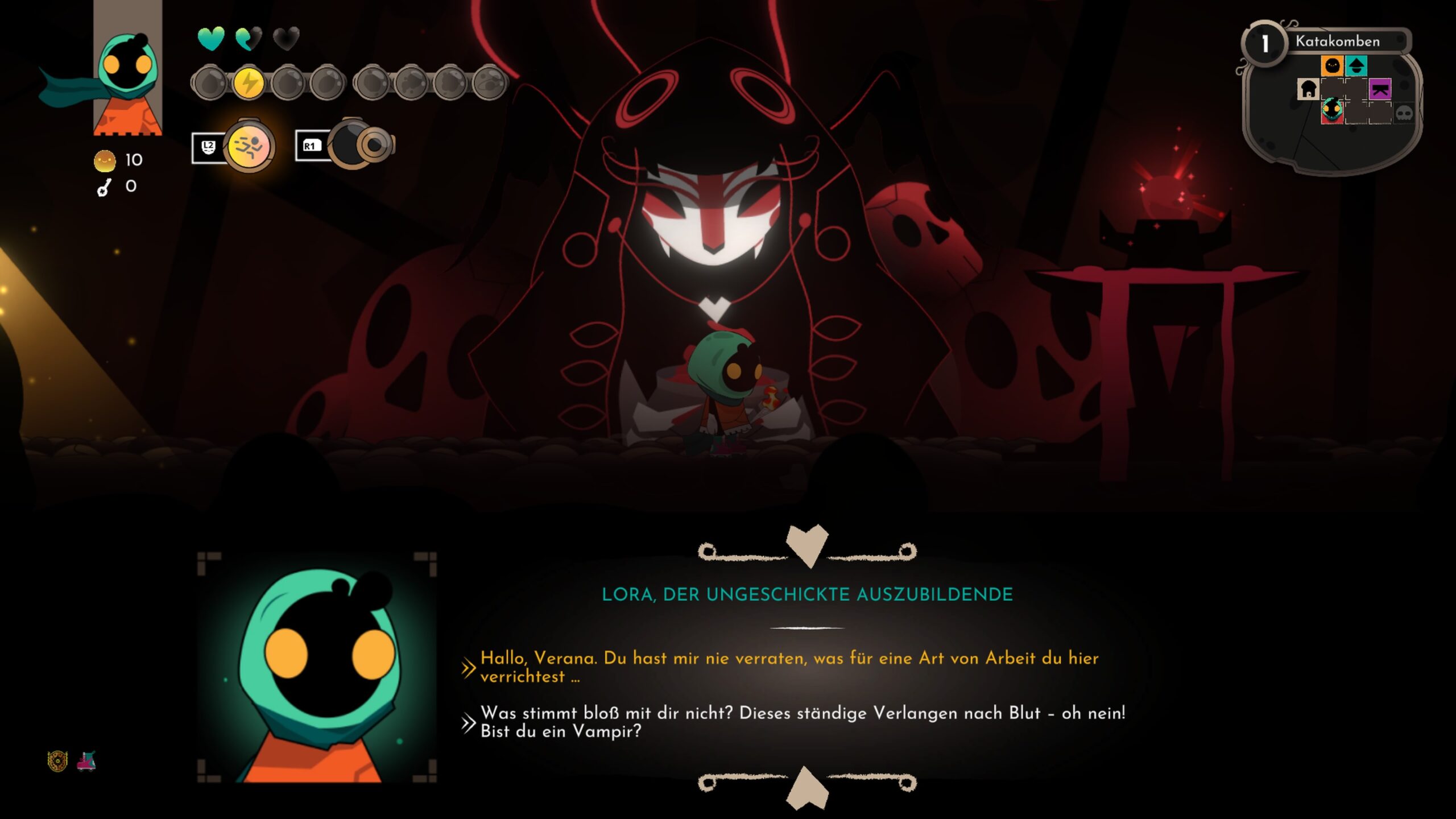Click Lora's speaker portrait in the dialogue

click(317, 667)
